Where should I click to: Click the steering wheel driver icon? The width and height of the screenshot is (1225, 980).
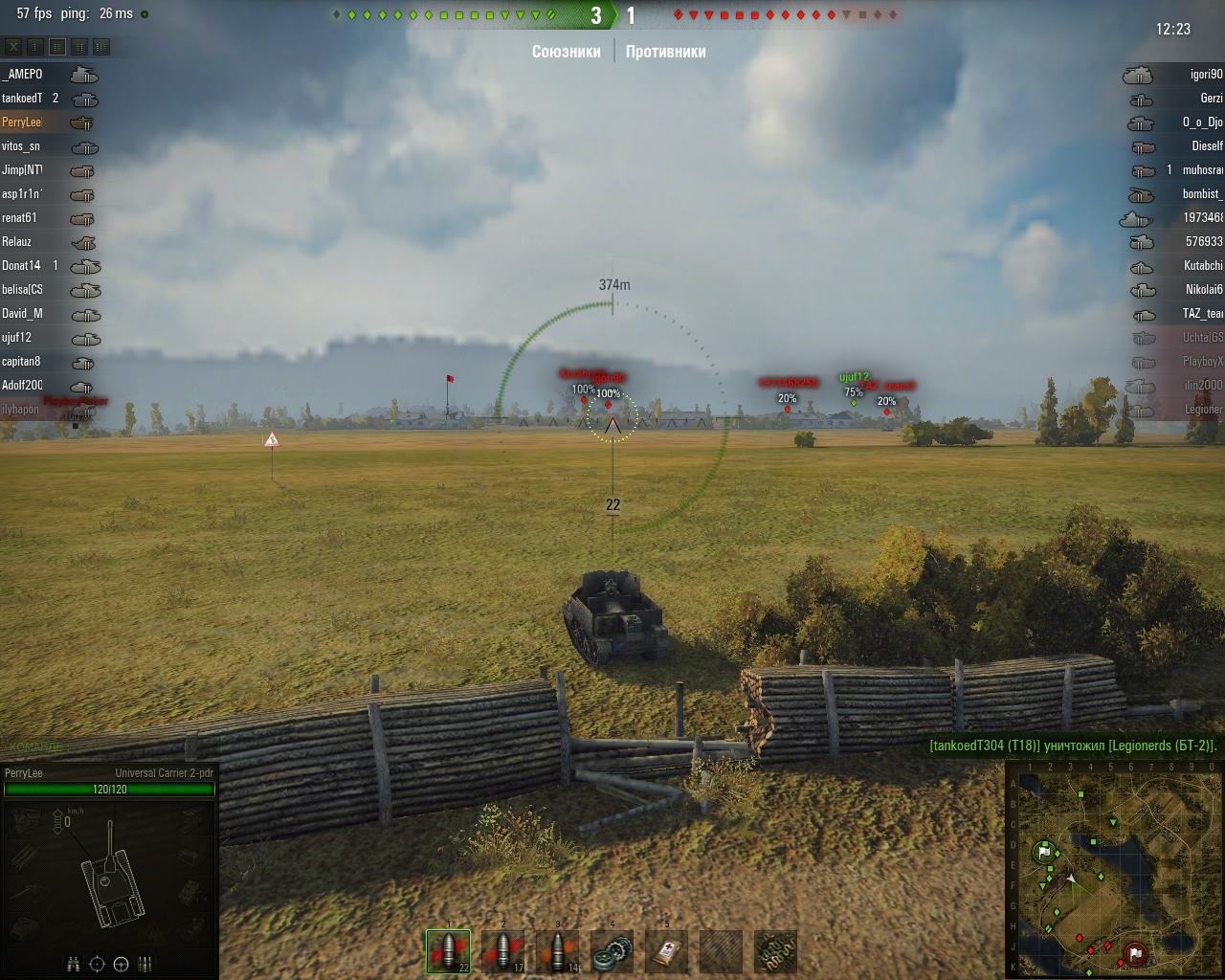pyautogui.click(x=122, y=964)
